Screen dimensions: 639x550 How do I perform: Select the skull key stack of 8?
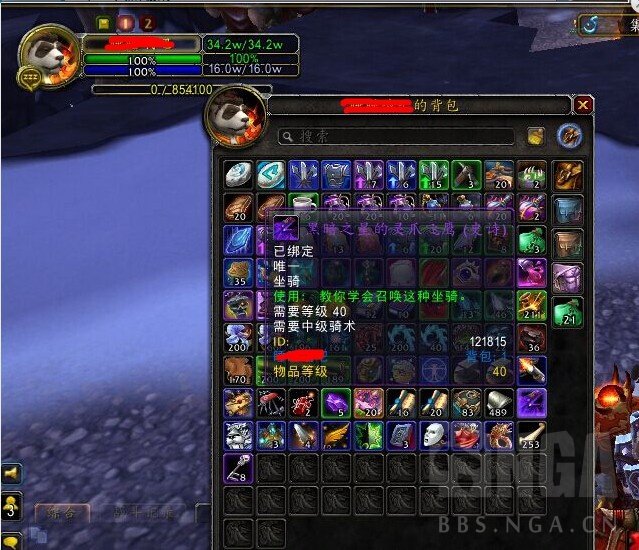tap(238, 467)
